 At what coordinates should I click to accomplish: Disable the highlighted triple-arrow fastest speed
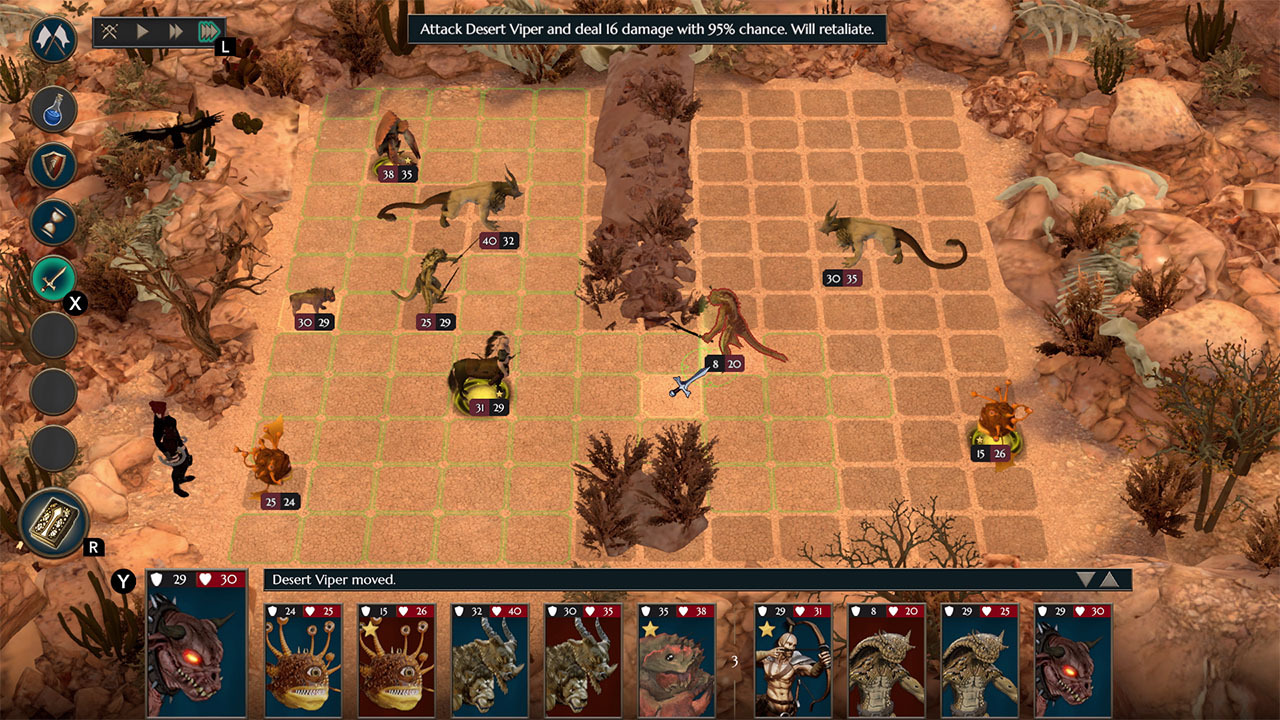click(x=208, y=30)
